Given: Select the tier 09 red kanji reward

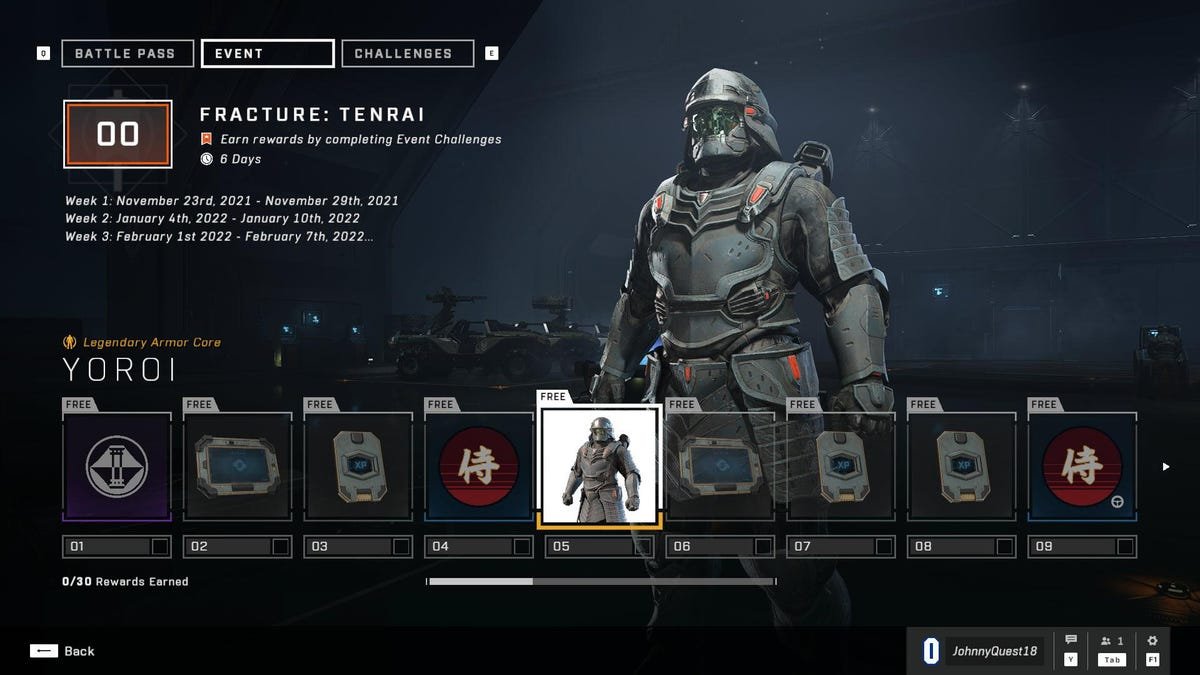Looking at the screenshot, I should 1082,466.
